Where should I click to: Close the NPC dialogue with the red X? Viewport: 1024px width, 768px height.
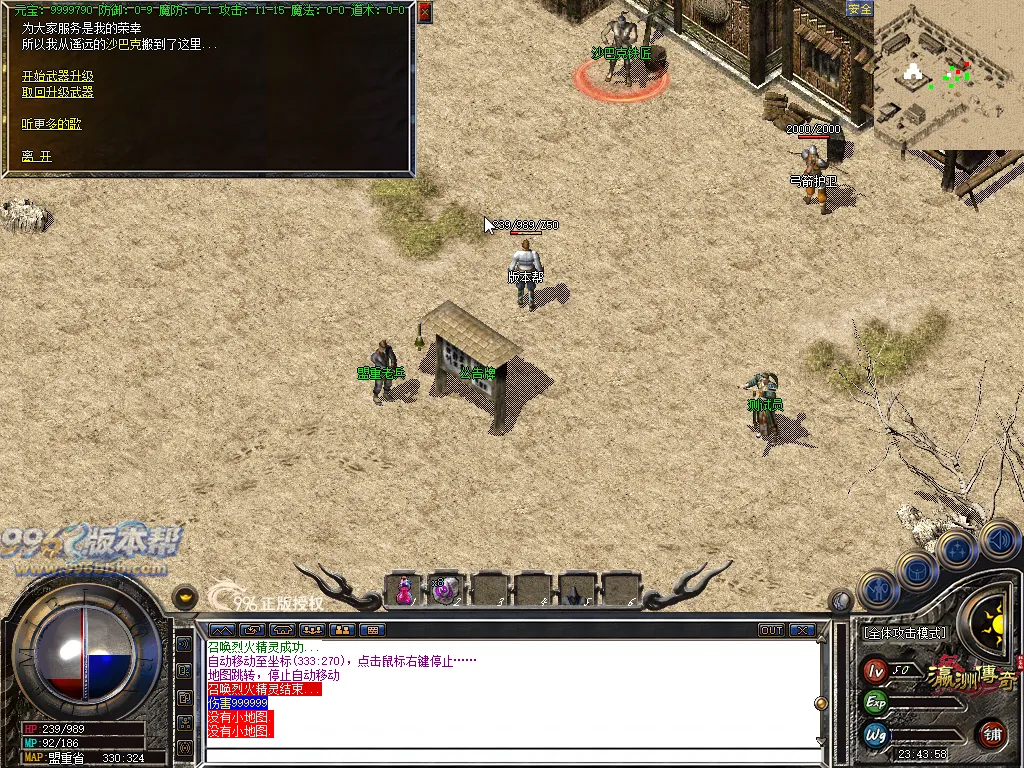click(x=424, y=12)
